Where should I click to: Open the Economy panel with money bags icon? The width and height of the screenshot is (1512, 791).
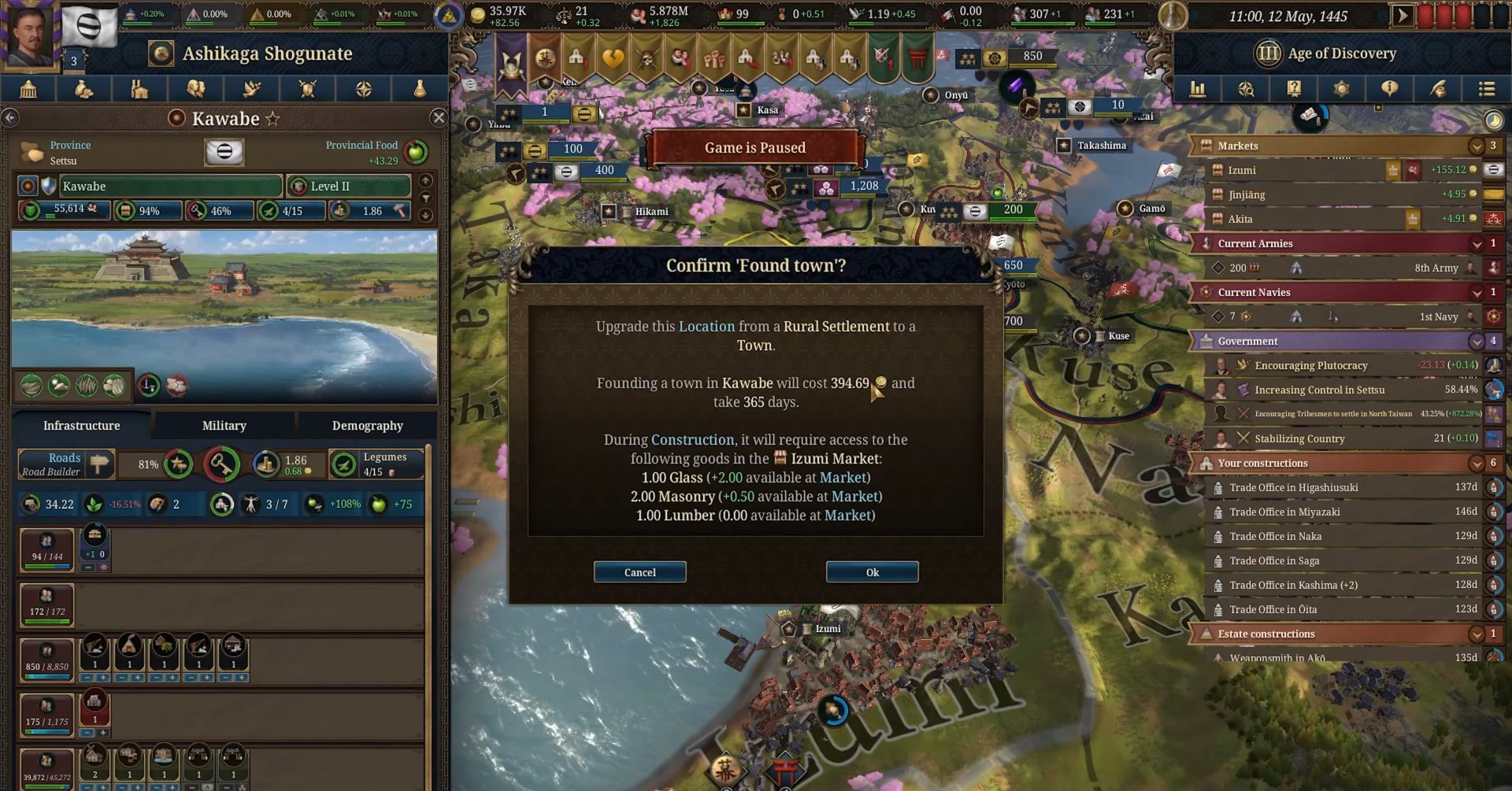coord(85,89)
